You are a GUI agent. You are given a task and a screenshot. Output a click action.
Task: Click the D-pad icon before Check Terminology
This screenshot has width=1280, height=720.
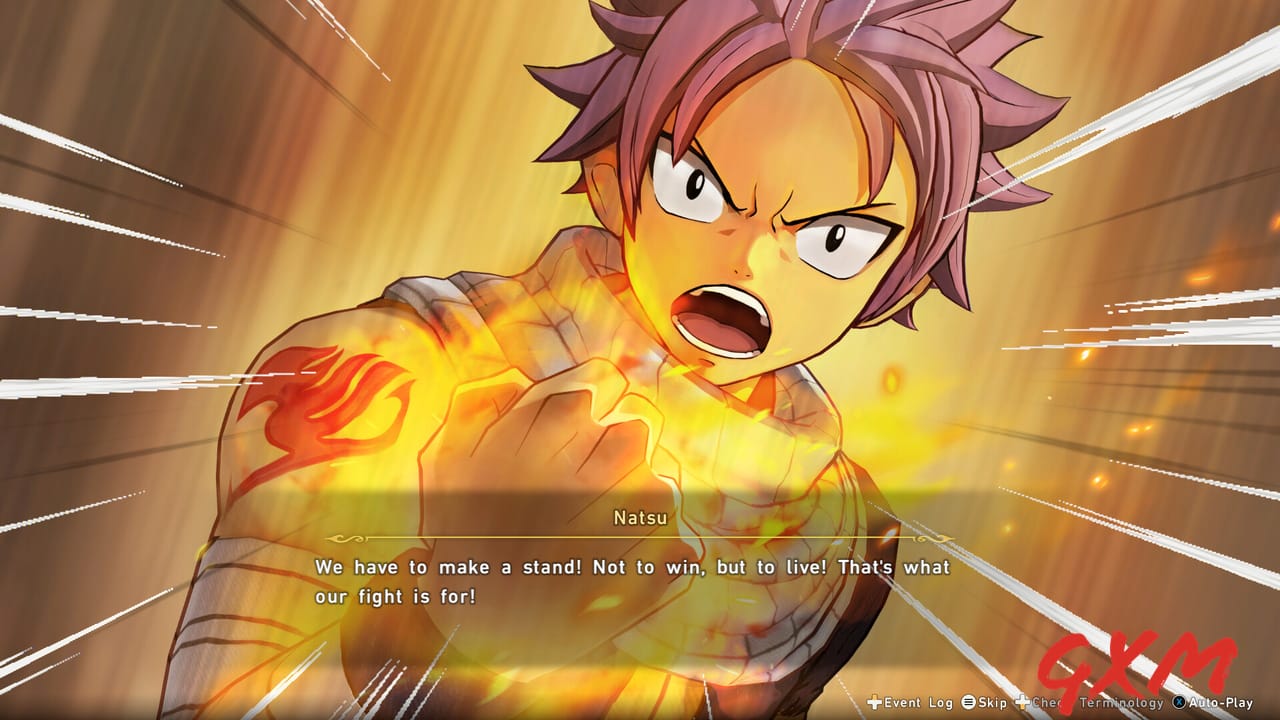[1022, 703]
